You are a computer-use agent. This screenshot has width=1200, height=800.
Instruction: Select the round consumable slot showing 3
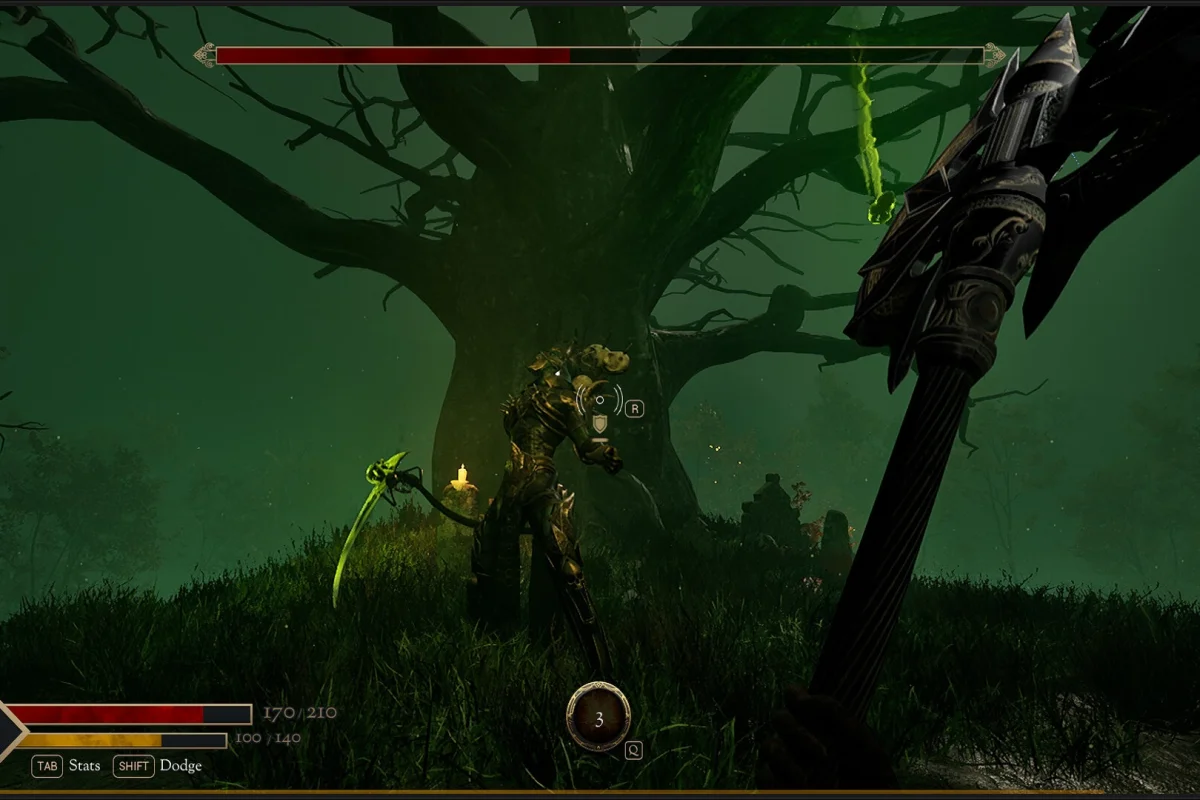pyautogui.click(x=598, y=717)
